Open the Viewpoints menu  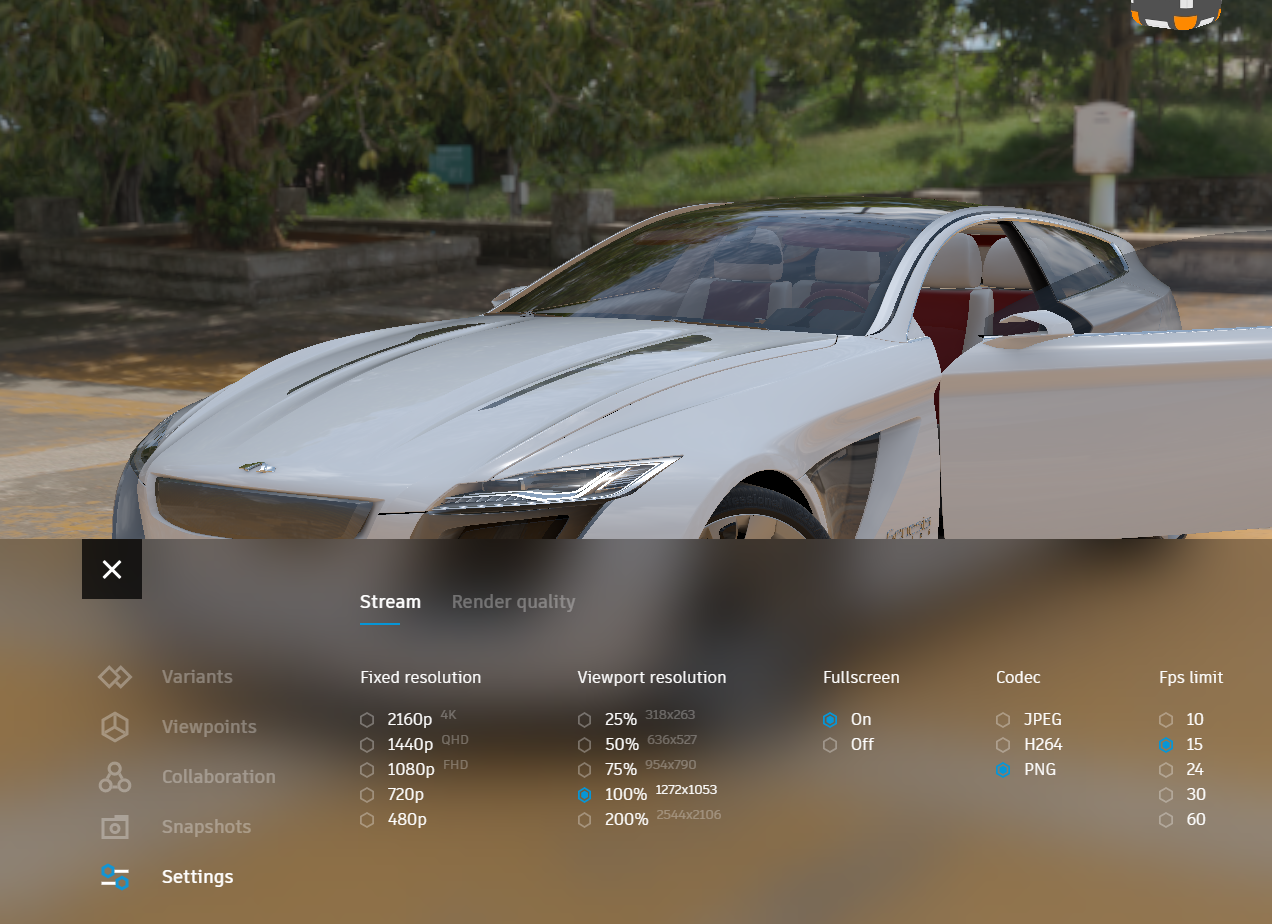[x=208, y=727]
